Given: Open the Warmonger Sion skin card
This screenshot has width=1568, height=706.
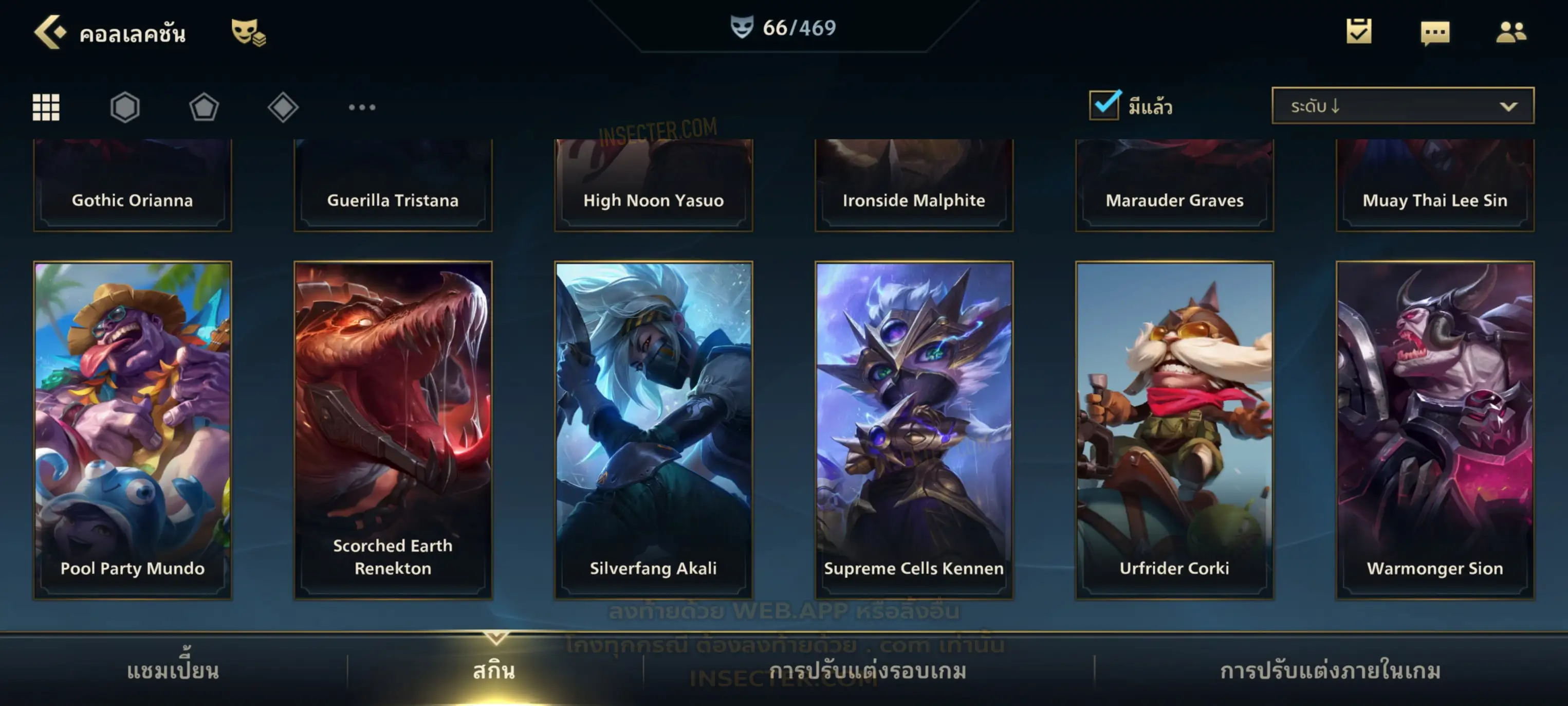Looking at the screenshot, I should point(1435,429).
